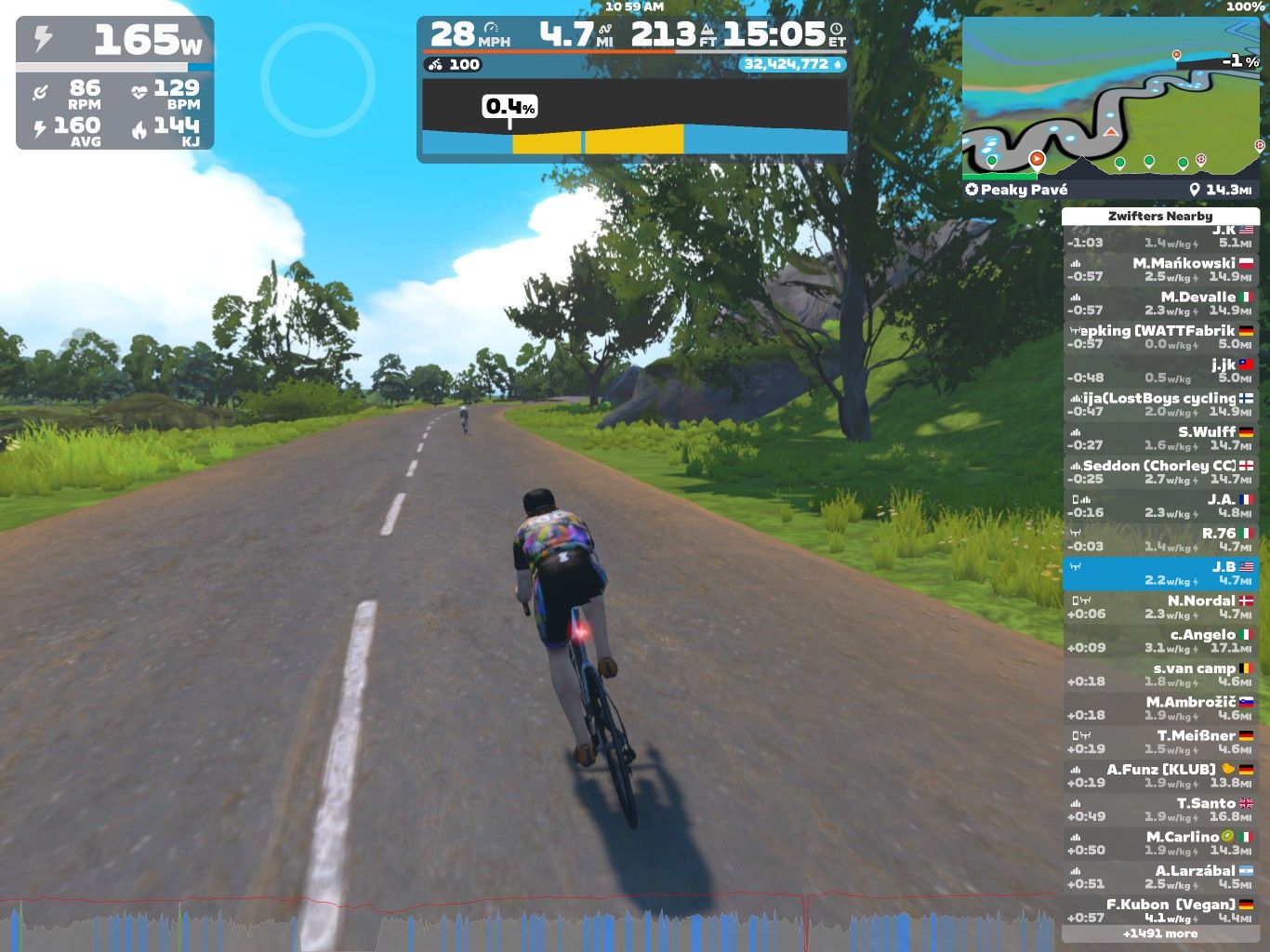This screenshot has width=1270, height=952.
Task: Select the R.76 rider row
Action: [1159, 539]
